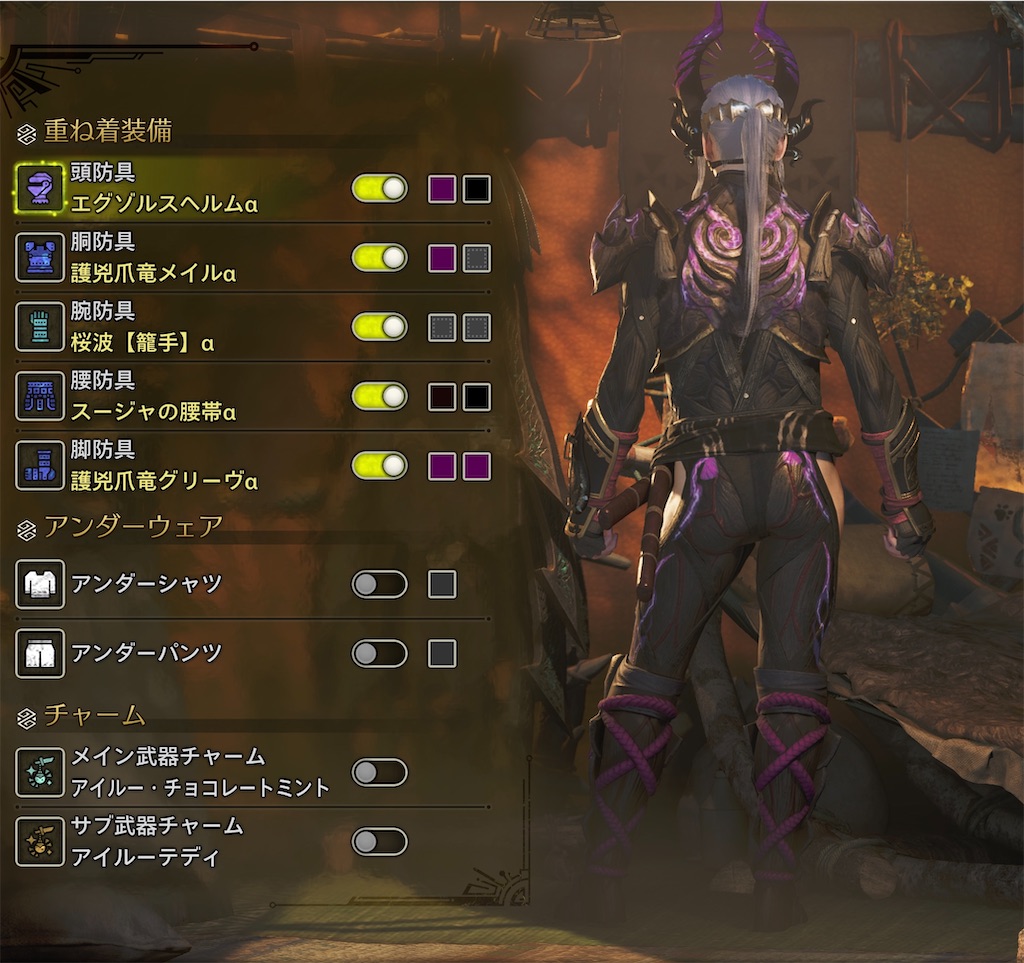Open the アンダーシャツ color swatch
This screenshot has width=1024, height=963.
(442, 584)
